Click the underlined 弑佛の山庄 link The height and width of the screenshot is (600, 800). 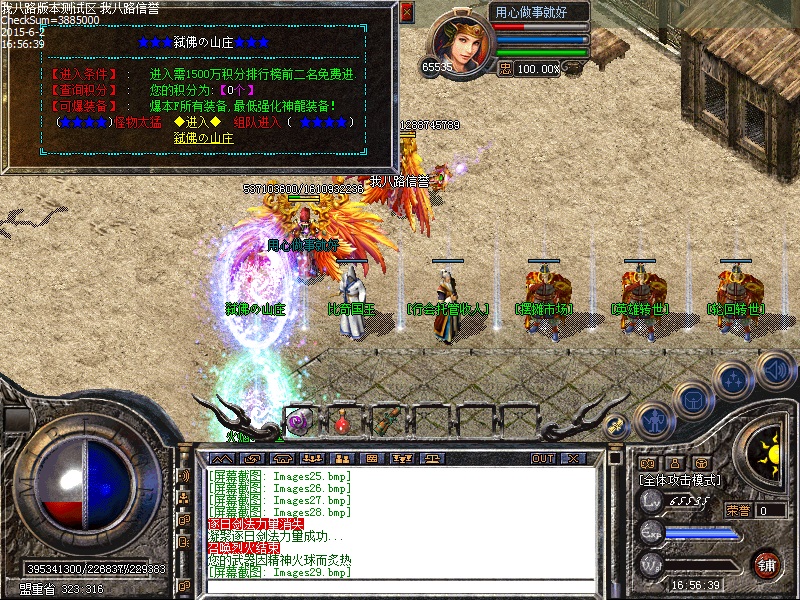click(204, 138)
